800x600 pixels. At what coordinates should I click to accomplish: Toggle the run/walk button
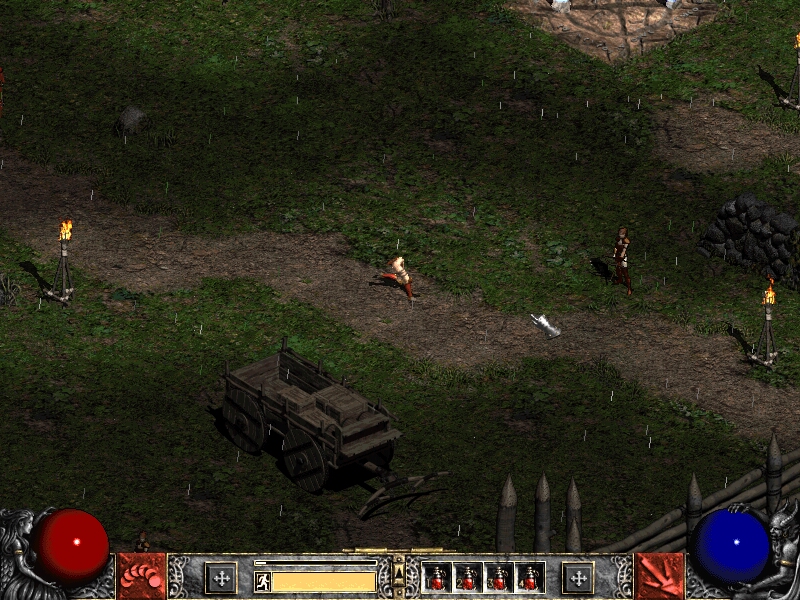[263, 581]
